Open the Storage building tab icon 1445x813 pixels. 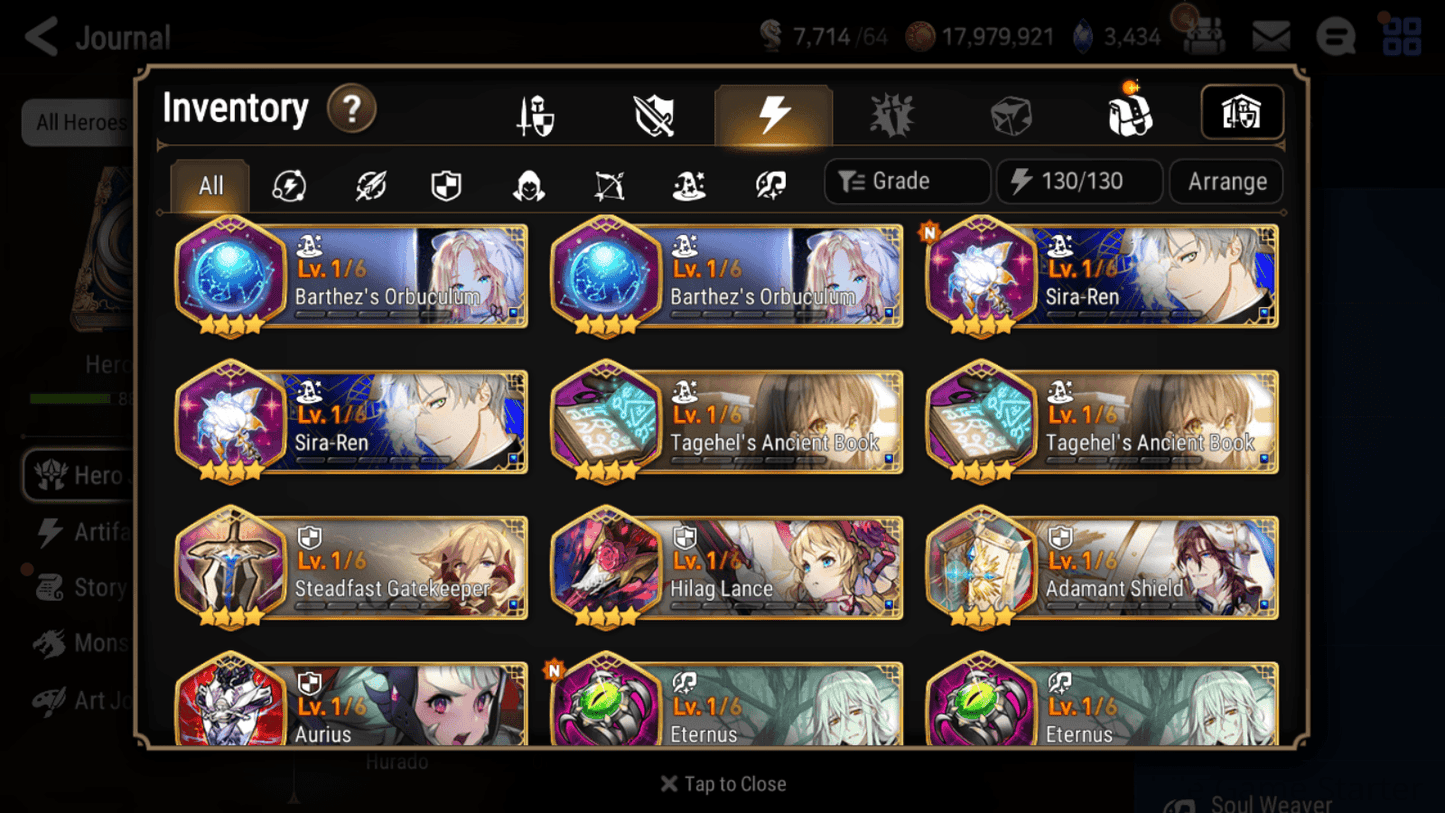coord(1241,113)
